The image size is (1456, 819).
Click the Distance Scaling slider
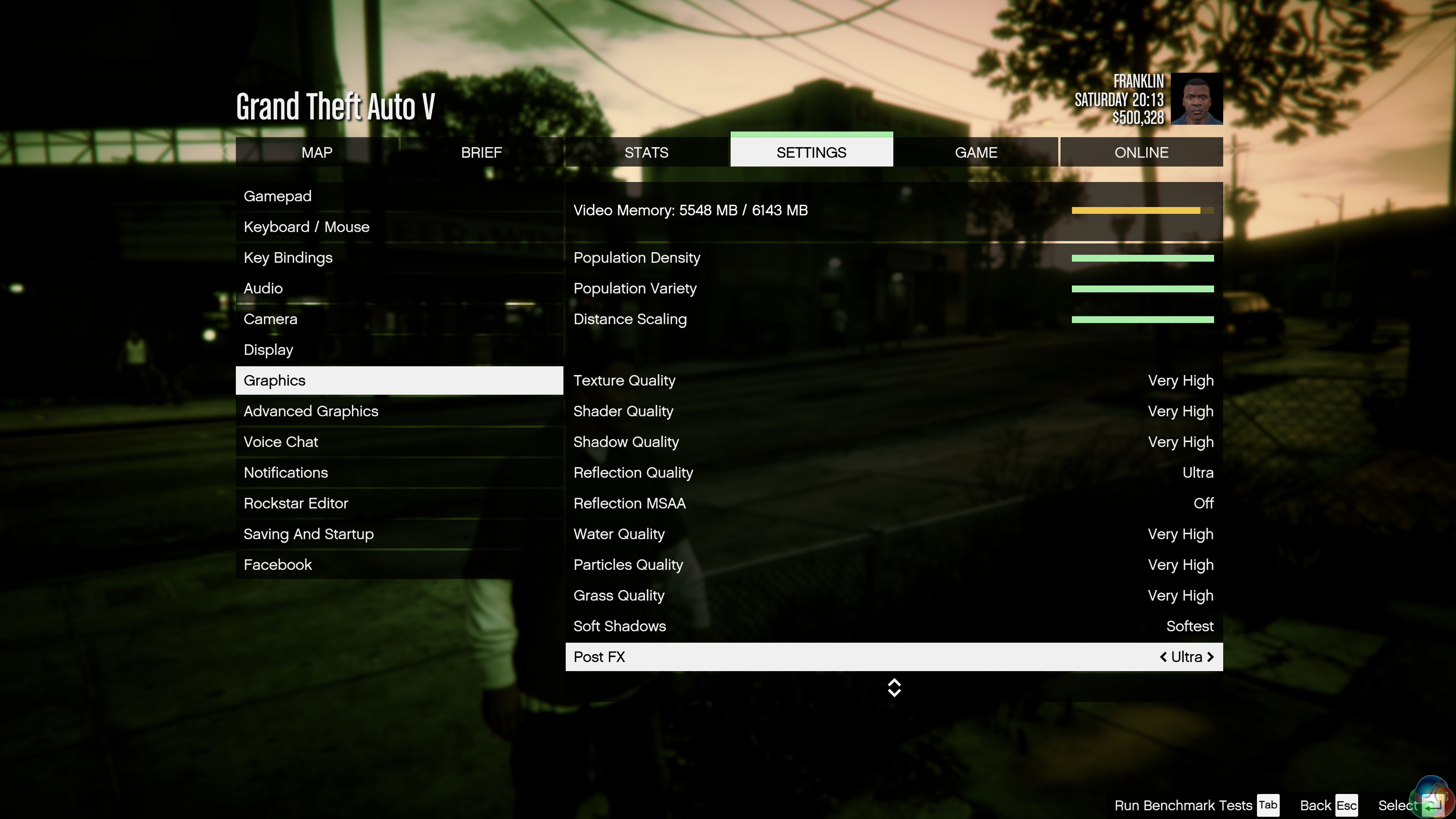pyautogui.click(x=1142, y=320)
